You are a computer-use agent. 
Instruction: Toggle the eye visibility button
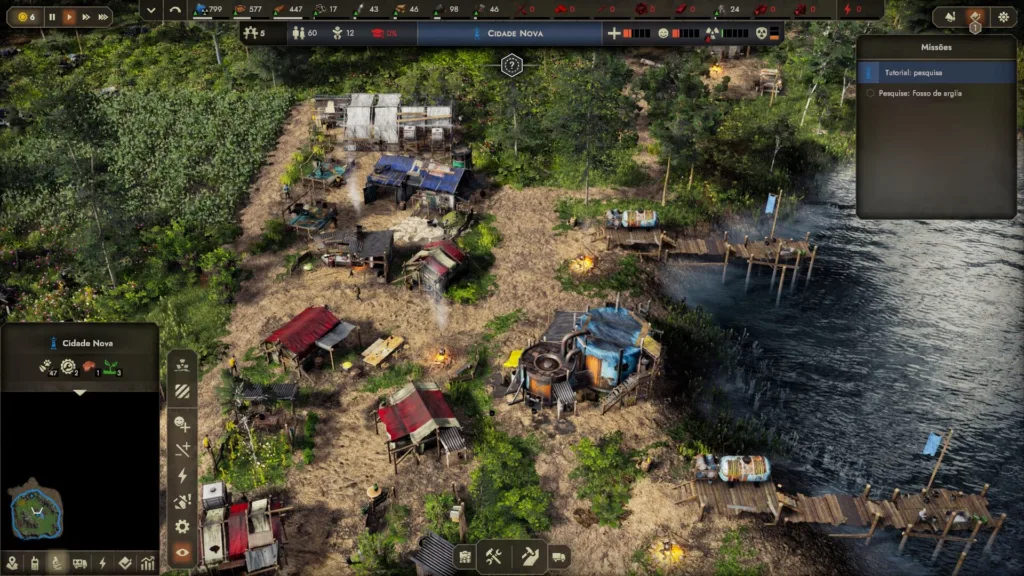(x=182, y=552)
